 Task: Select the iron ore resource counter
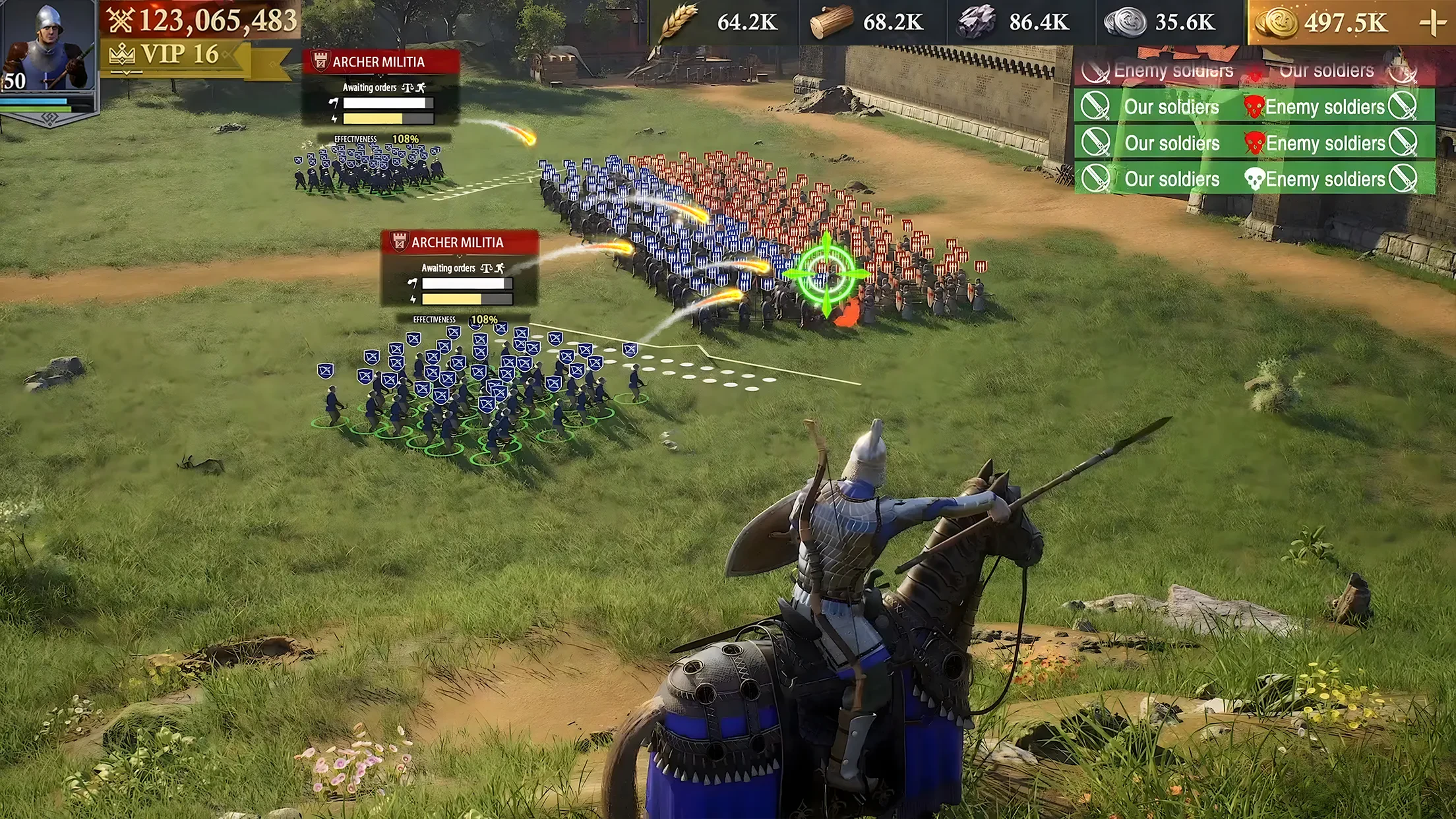1014,22
